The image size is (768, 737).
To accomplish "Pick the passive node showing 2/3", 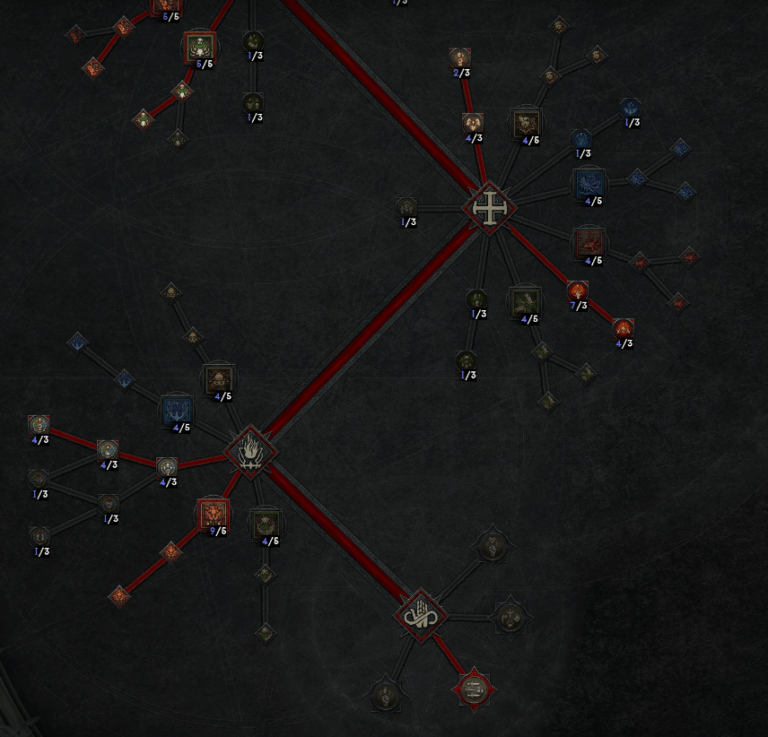I will [x=460, y=57].
